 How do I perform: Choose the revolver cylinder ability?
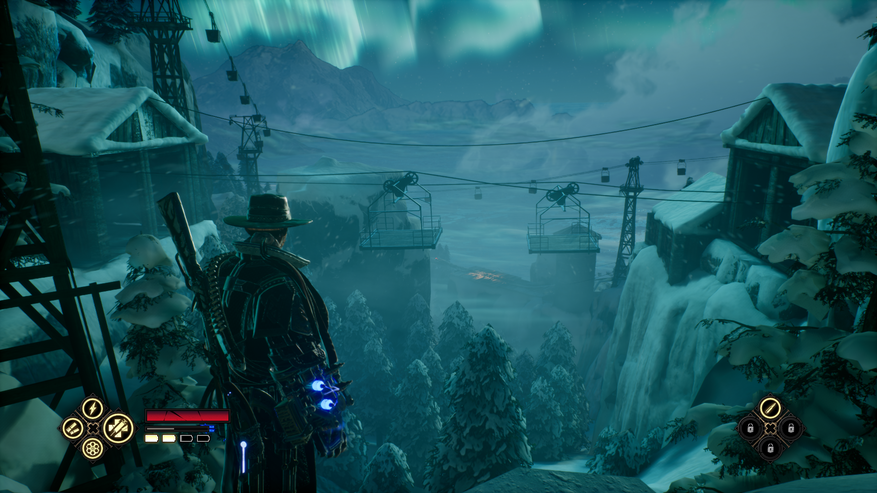coord(92,449)
